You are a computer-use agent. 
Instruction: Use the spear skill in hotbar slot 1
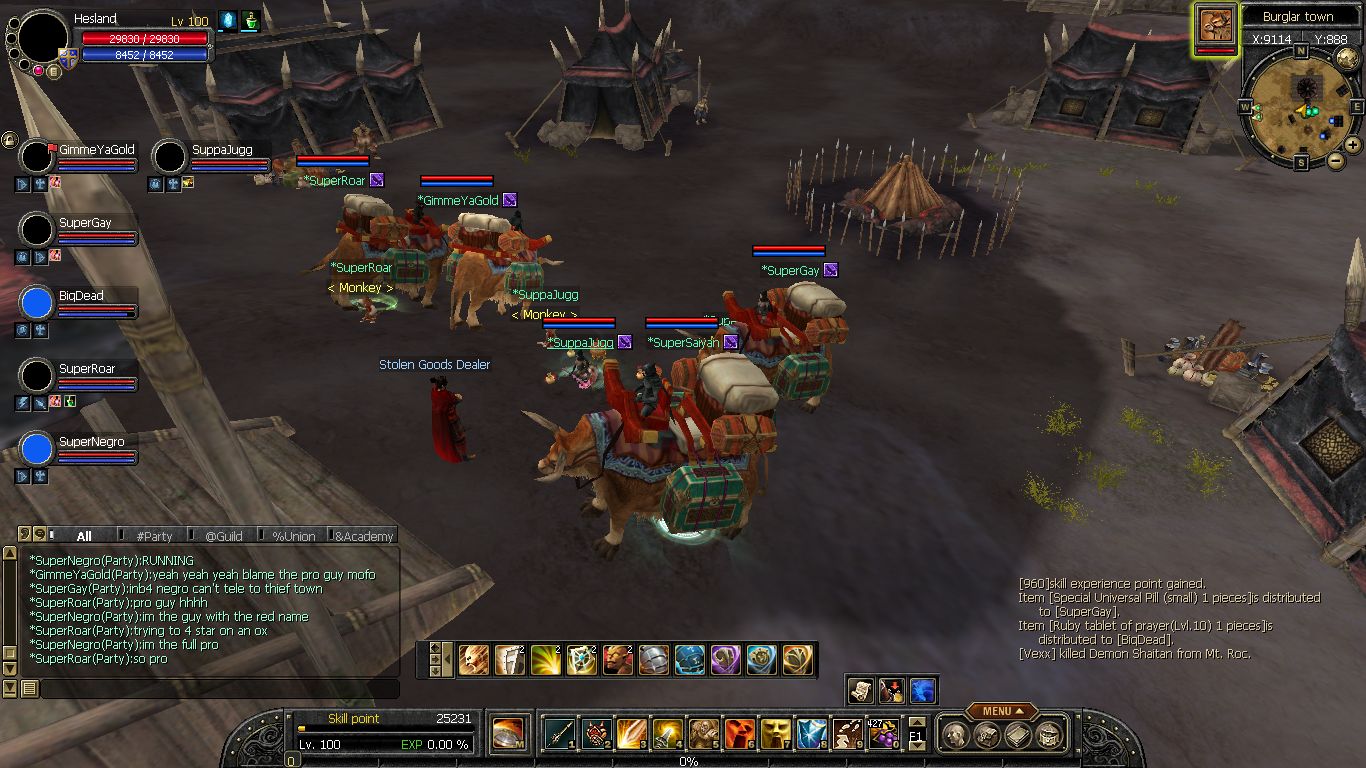[x=559, y=733]
